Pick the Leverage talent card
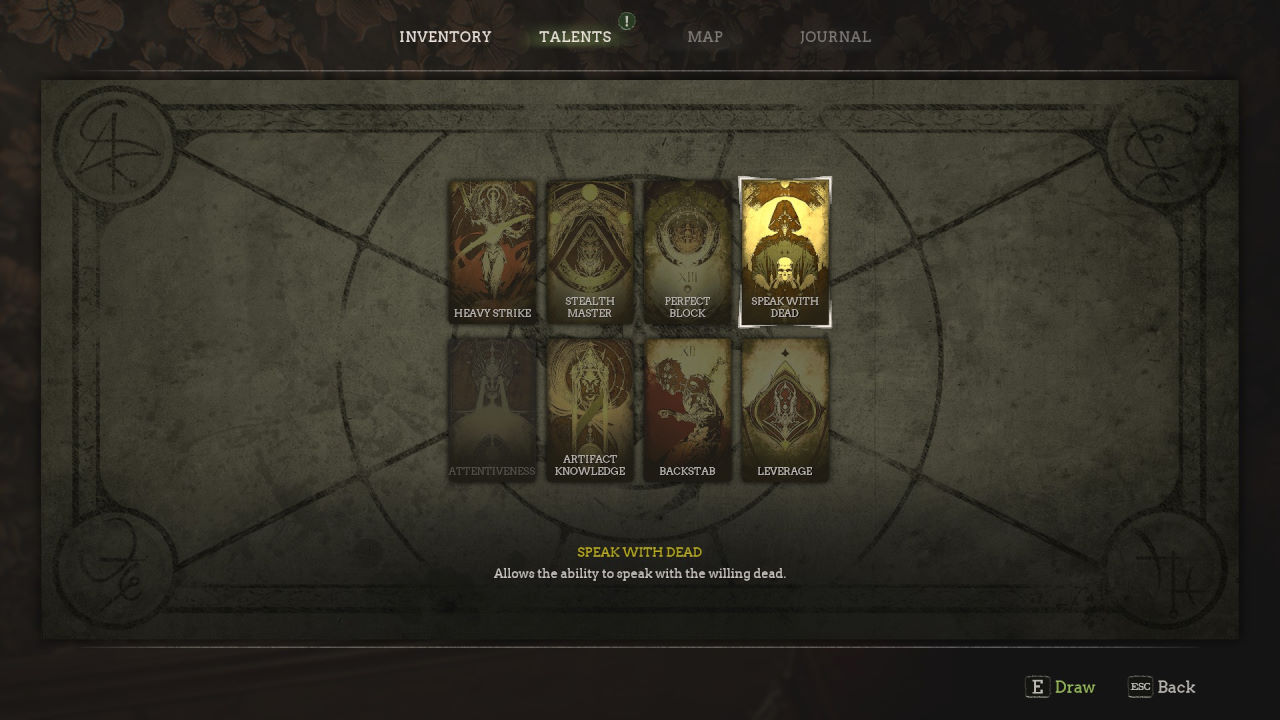Screen dimensions: 1280x720 click(x=785, y=410)
